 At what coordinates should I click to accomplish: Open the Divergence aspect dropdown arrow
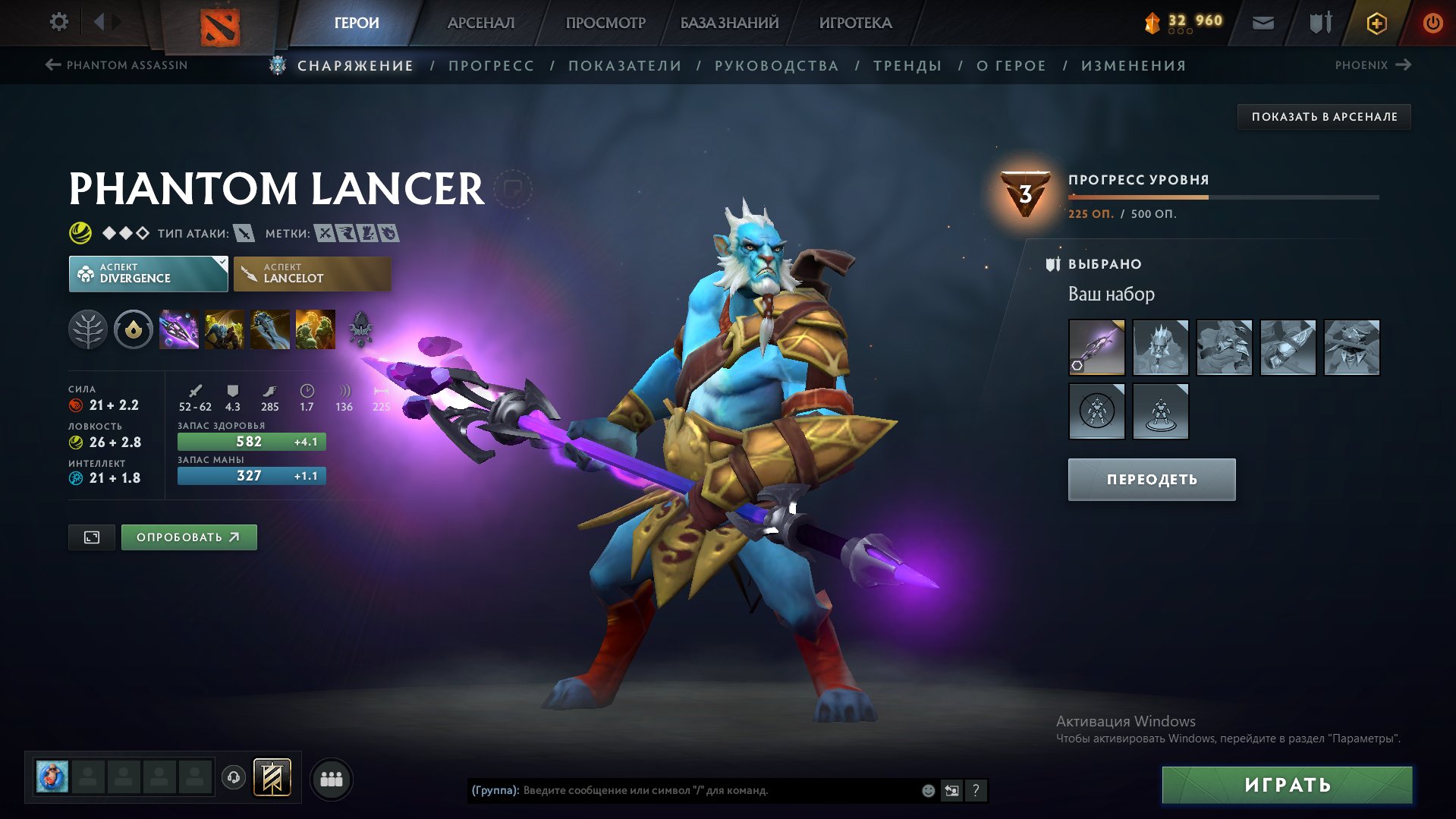(221, 263)
